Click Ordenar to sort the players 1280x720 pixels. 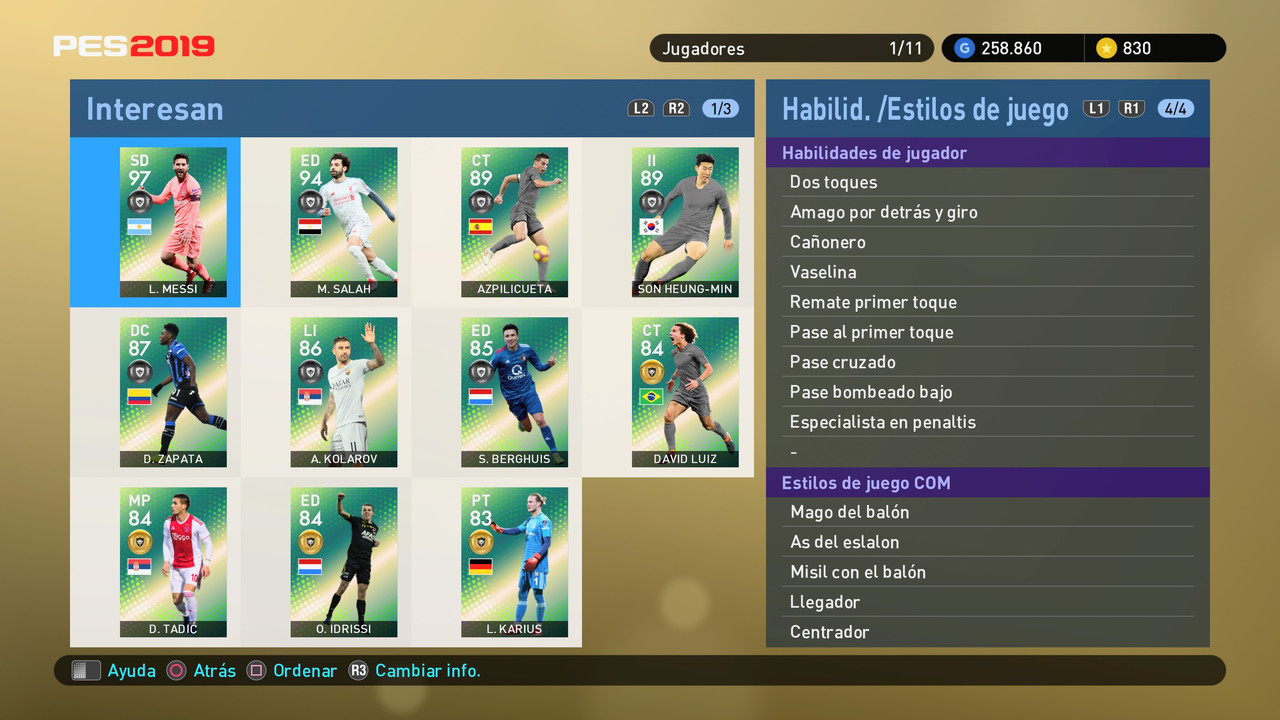tap(304, 671)
